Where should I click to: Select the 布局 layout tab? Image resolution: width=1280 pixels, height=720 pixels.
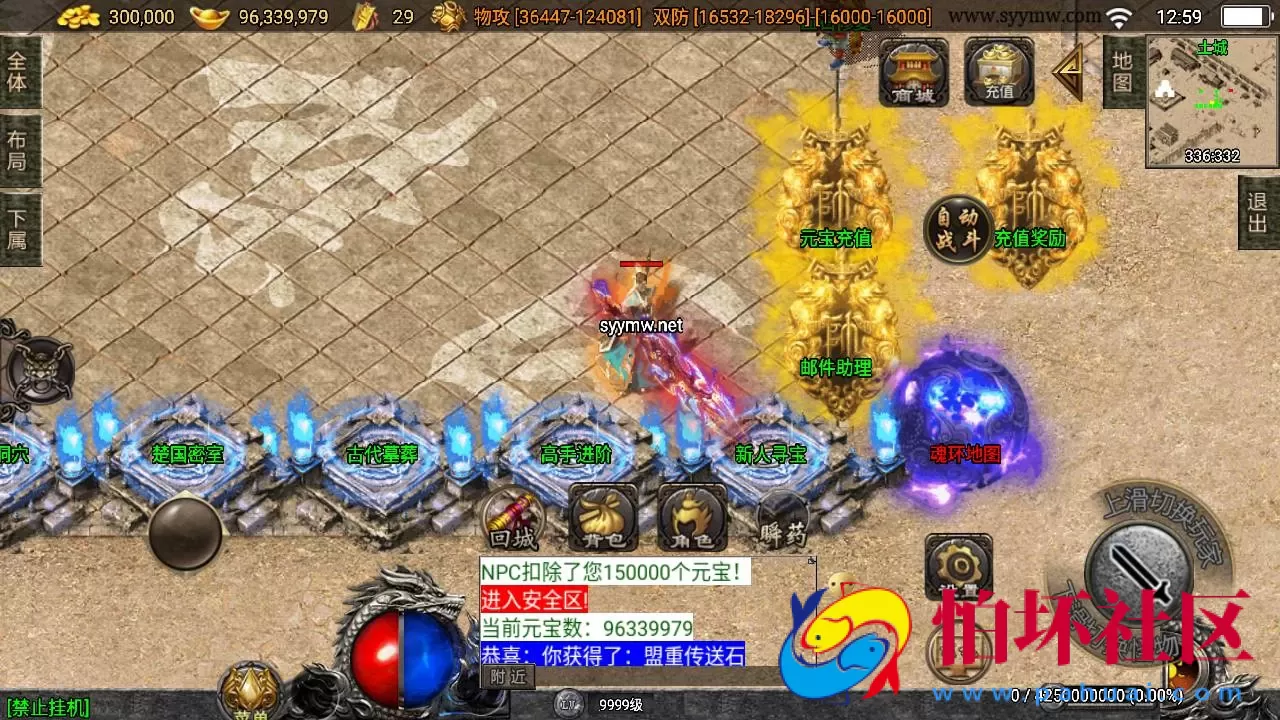click(20, 150)
